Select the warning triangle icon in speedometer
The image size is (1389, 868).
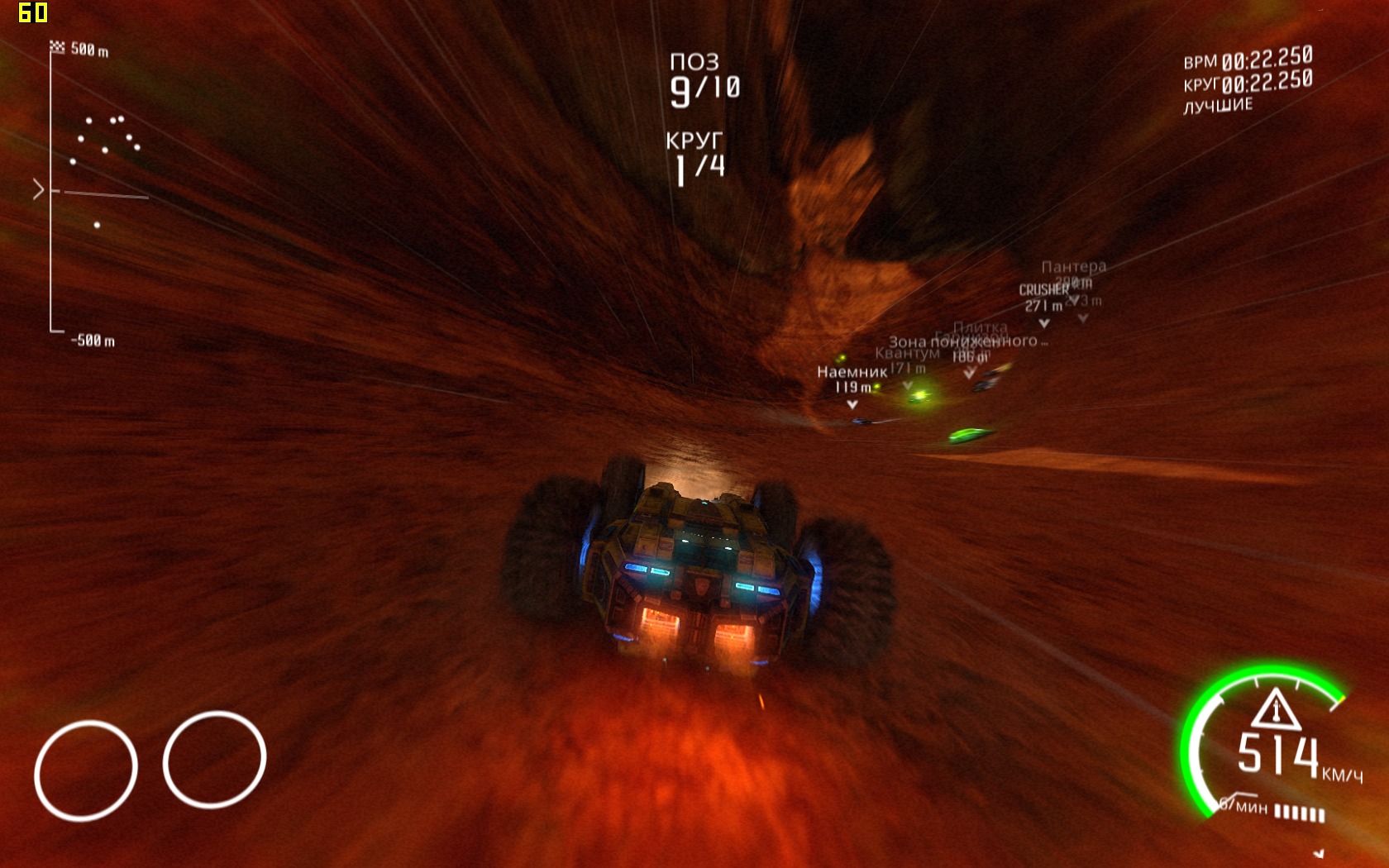point(1276,710)
